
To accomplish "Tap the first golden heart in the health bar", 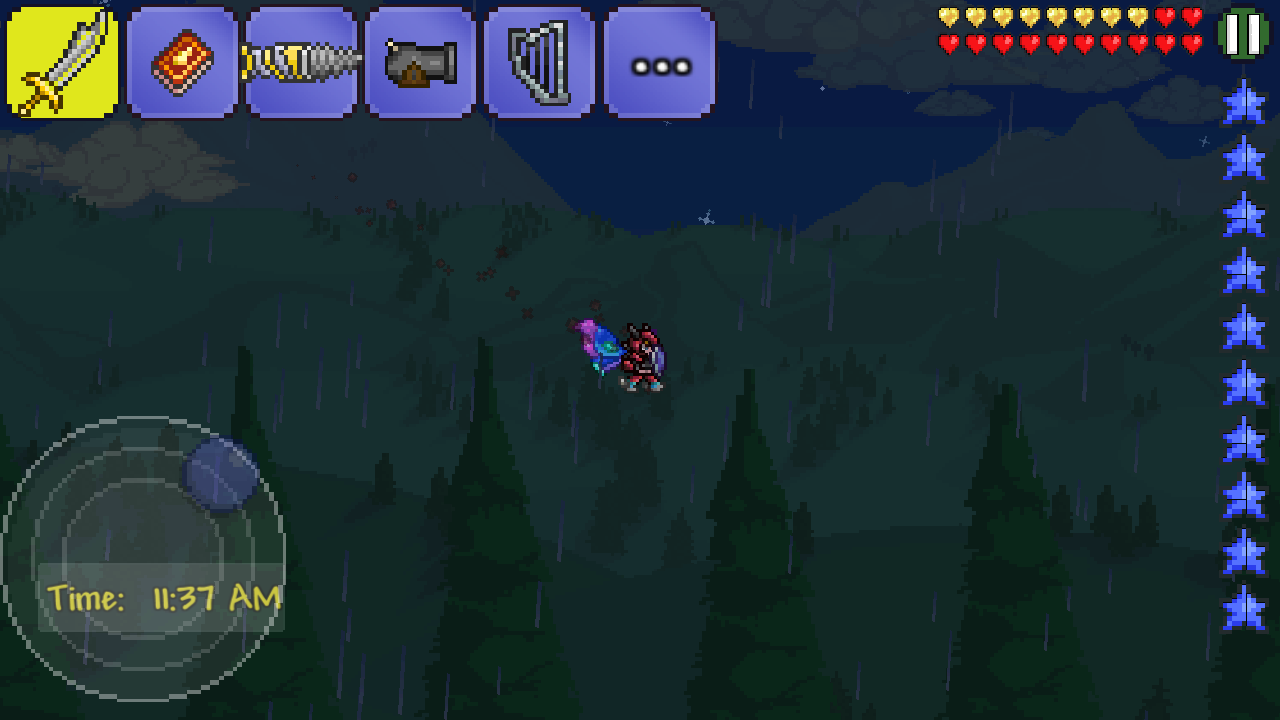I will point(950,16).
